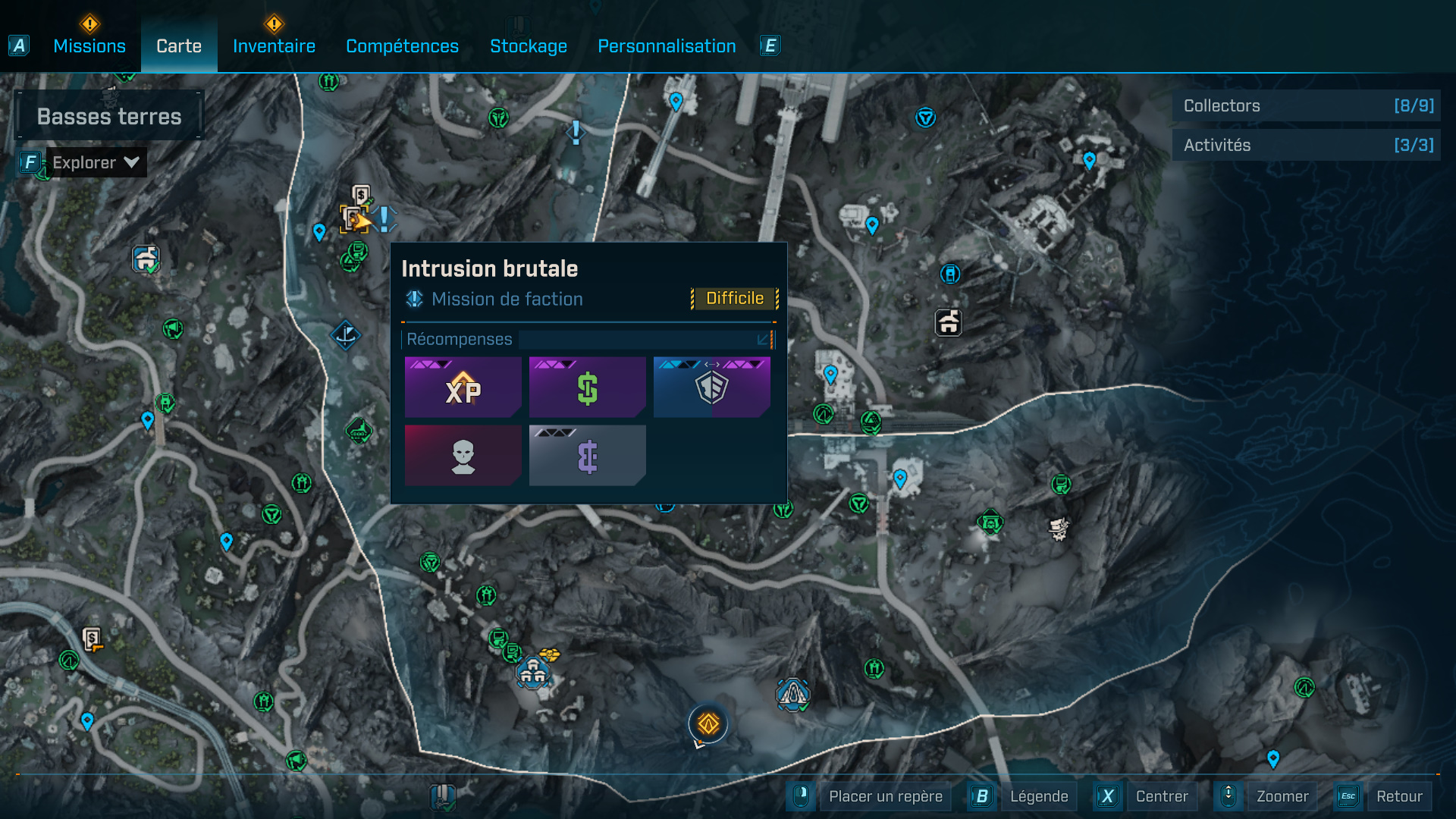Inspect the faction shield reward tile

click(x=711, y=388)
